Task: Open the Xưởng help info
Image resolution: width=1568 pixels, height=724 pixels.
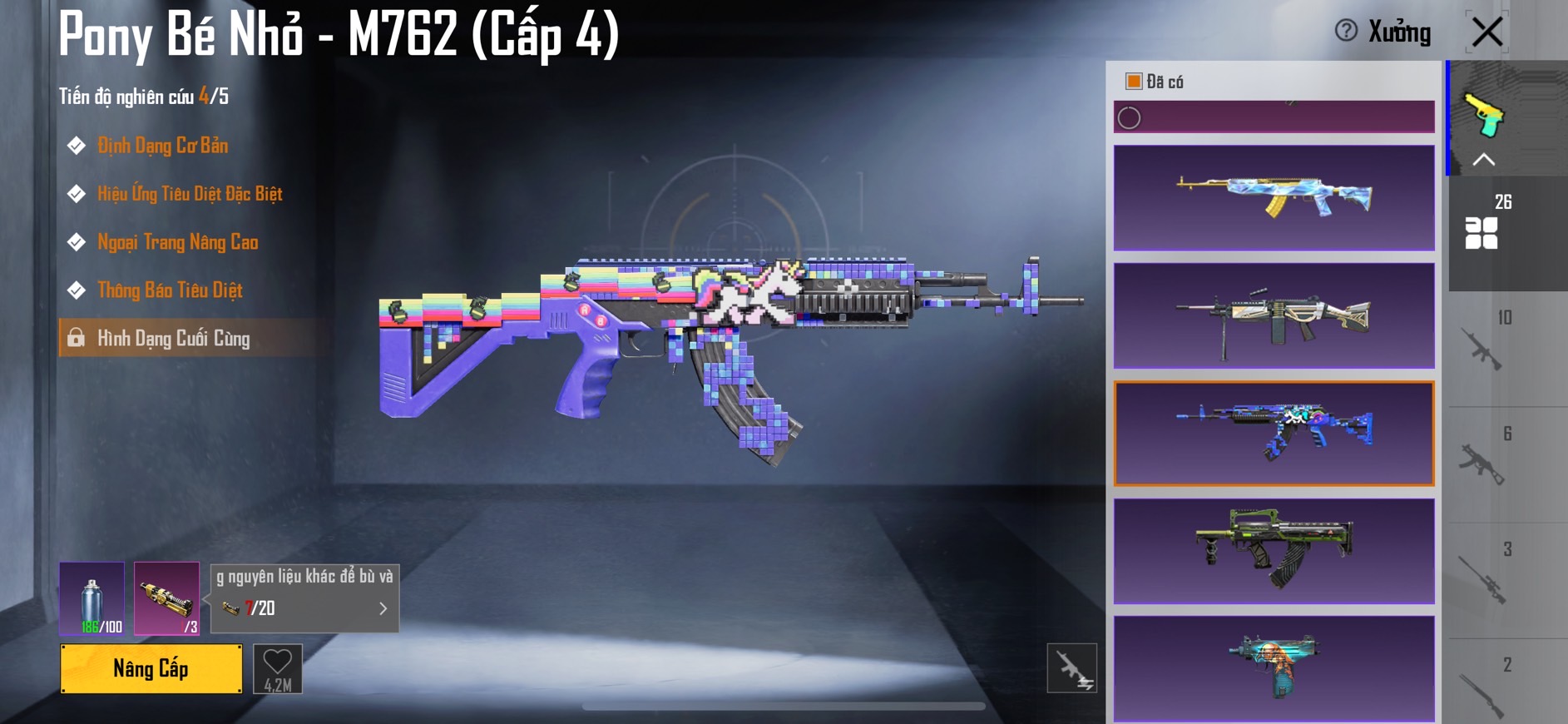Action: click(x=1346, y=32)
